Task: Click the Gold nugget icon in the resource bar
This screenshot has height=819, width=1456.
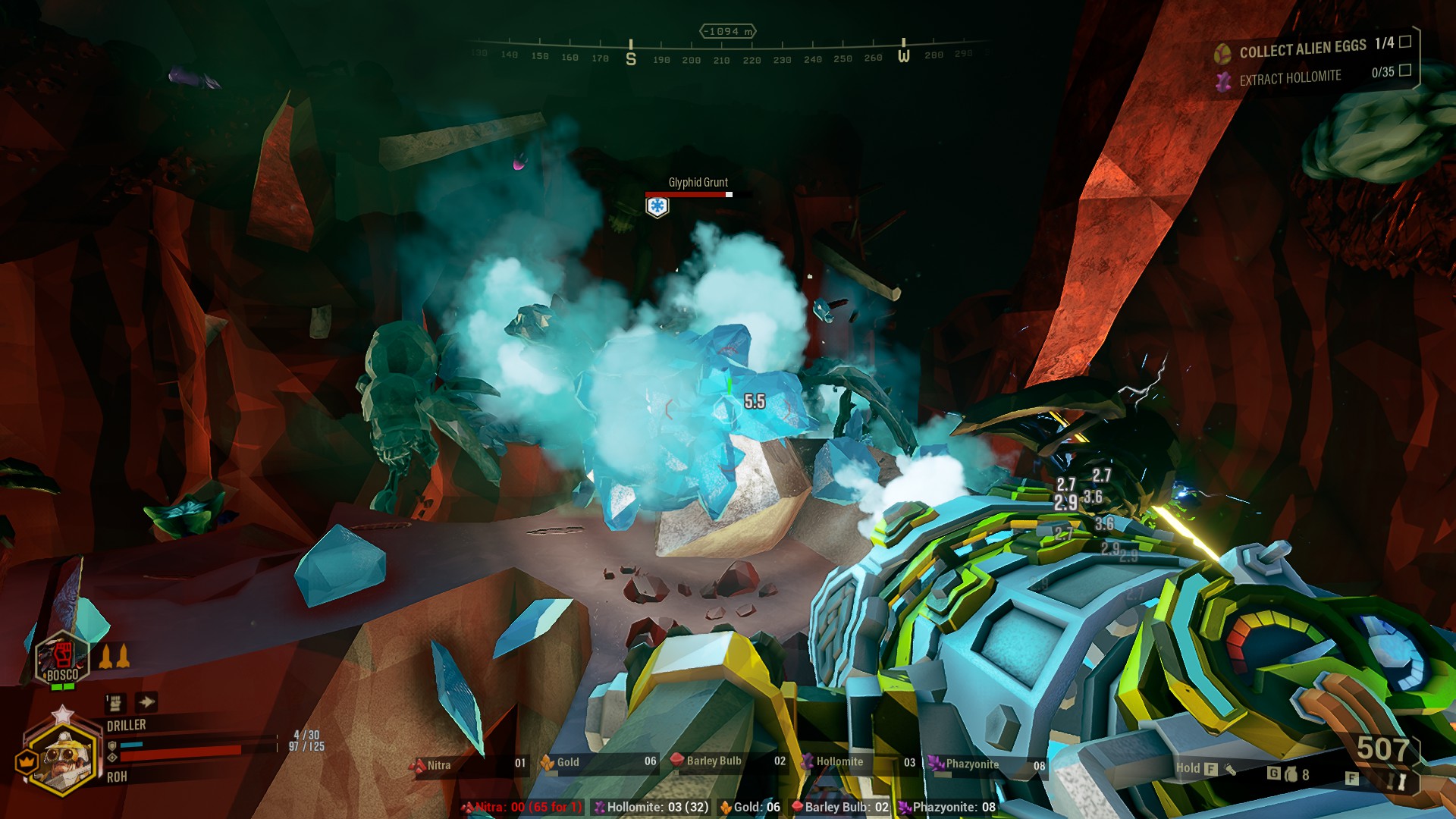Action: [x=548, y=764]
